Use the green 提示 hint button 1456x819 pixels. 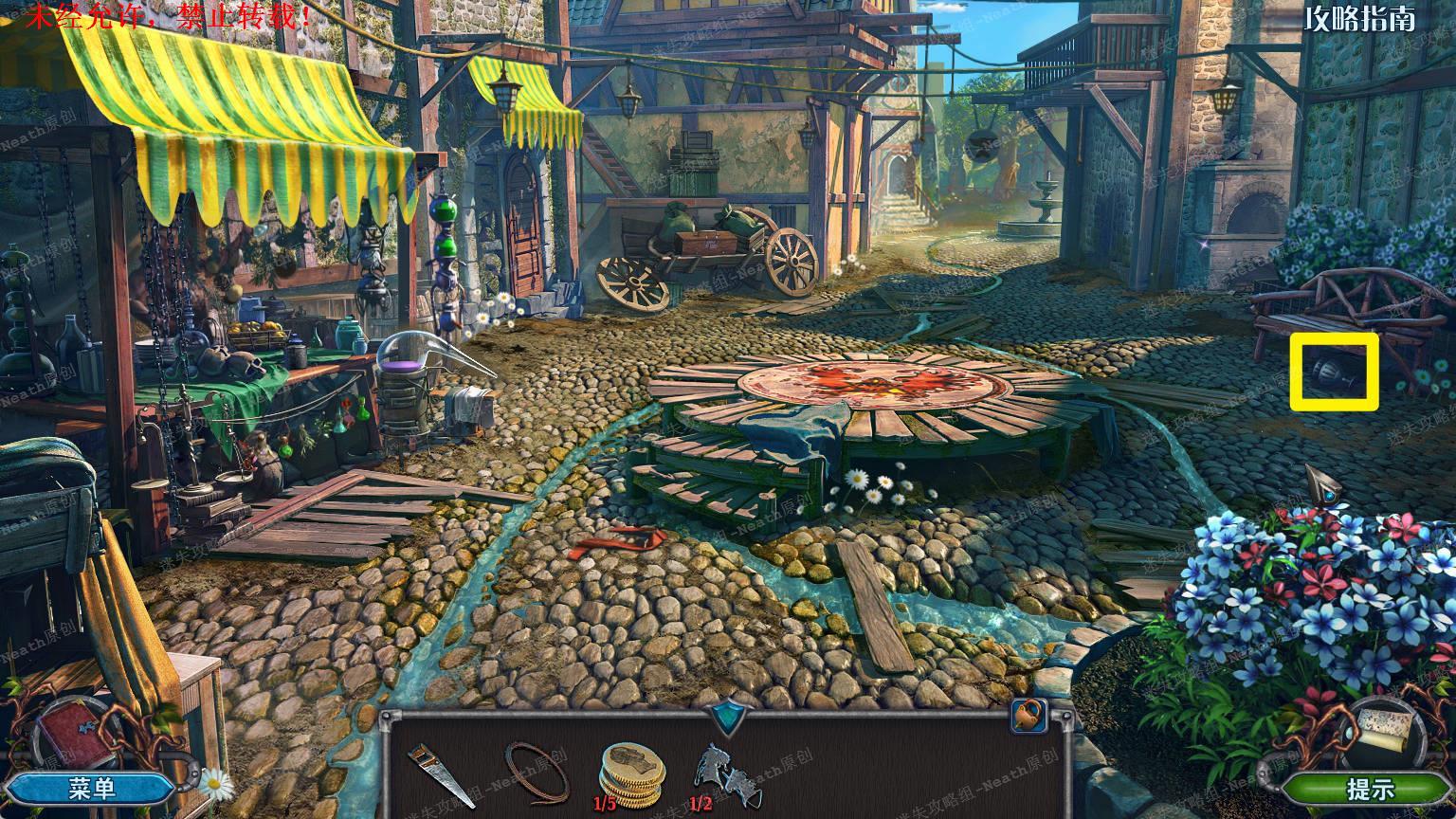point(1369,788)
